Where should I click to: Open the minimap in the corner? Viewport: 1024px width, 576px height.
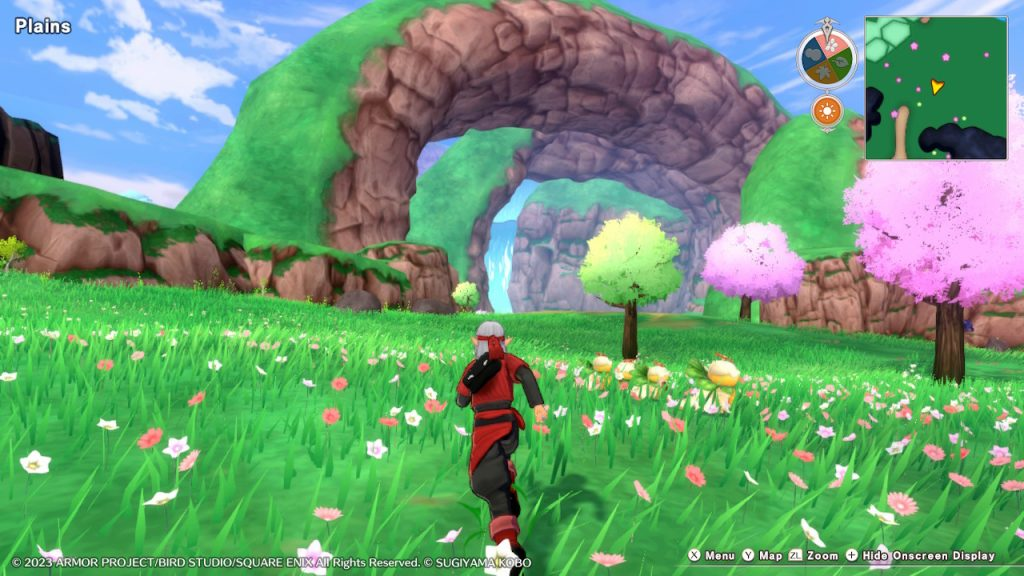[935, 88]
